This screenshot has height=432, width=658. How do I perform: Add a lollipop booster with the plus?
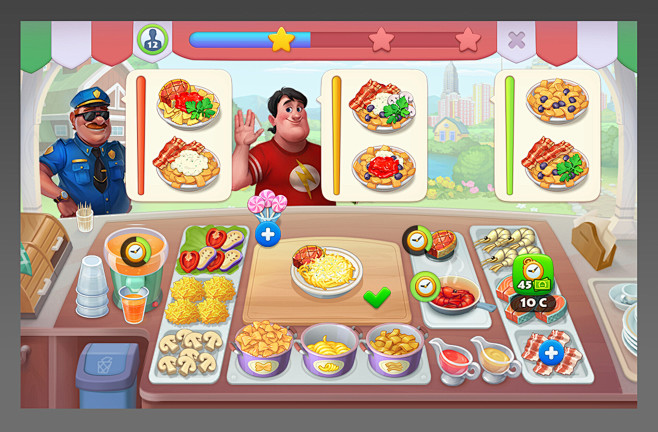pyautogui.click(x=267, y=235)
